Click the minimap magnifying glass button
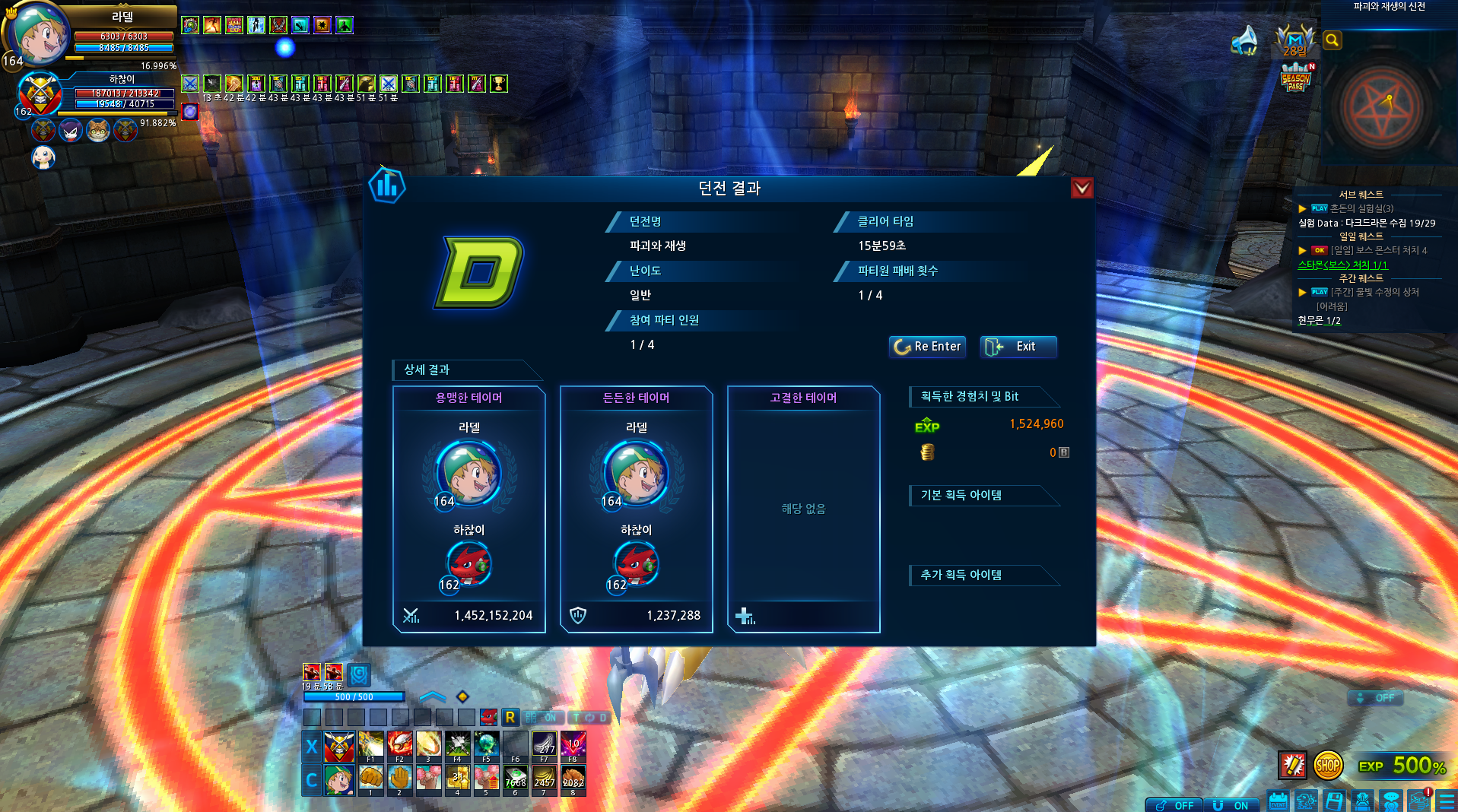This screenshot has width=1458, height=812. tap(1332, 40)
